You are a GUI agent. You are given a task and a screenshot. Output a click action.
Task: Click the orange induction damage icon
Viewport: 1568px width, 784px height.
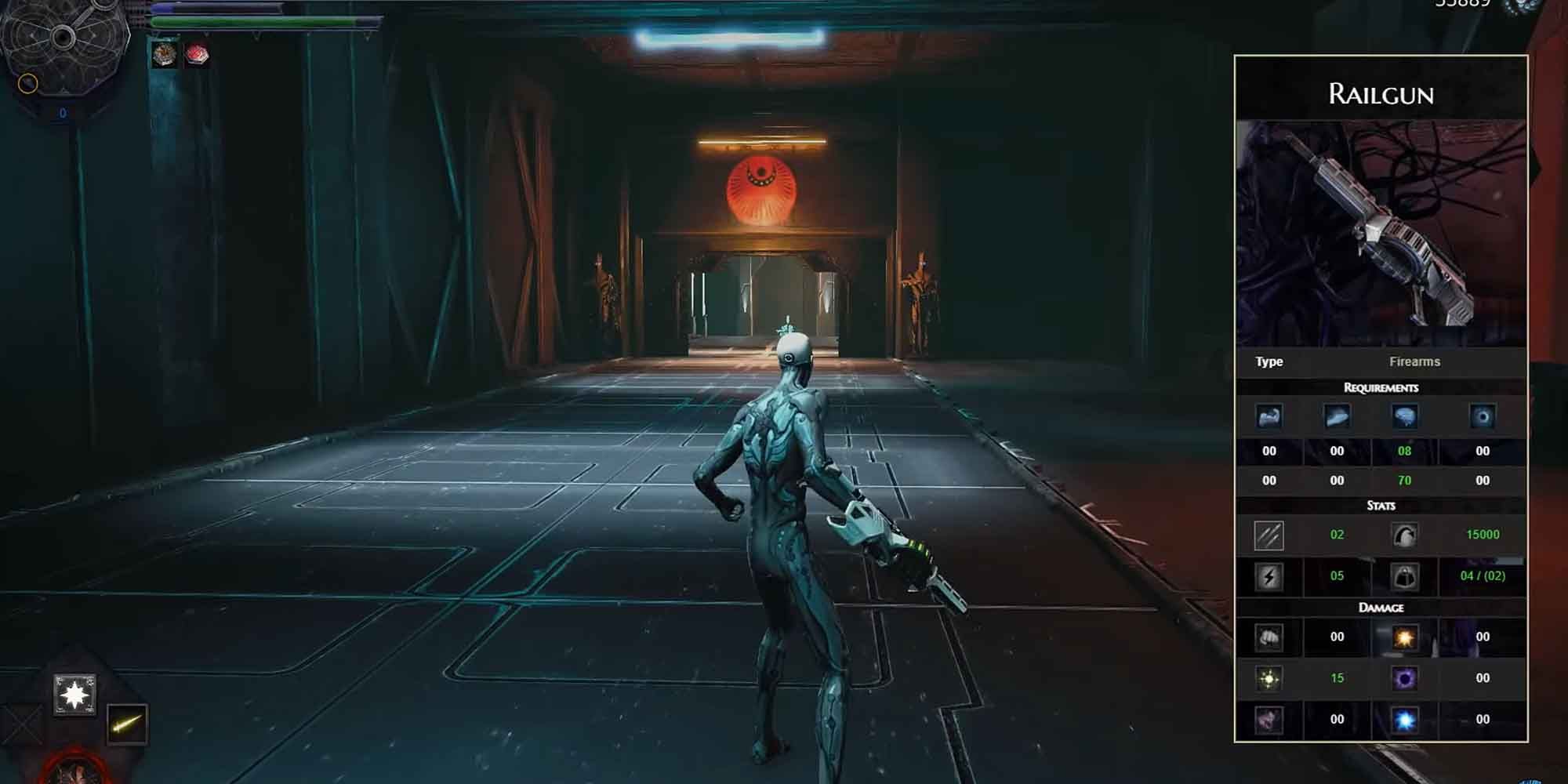(1406, 637)
